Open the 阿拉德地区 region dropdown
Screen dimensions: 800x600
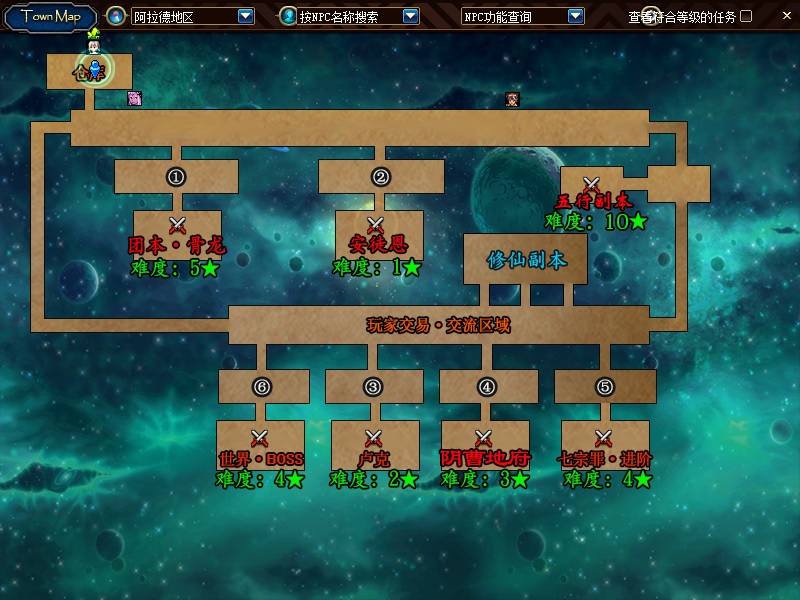246,16
